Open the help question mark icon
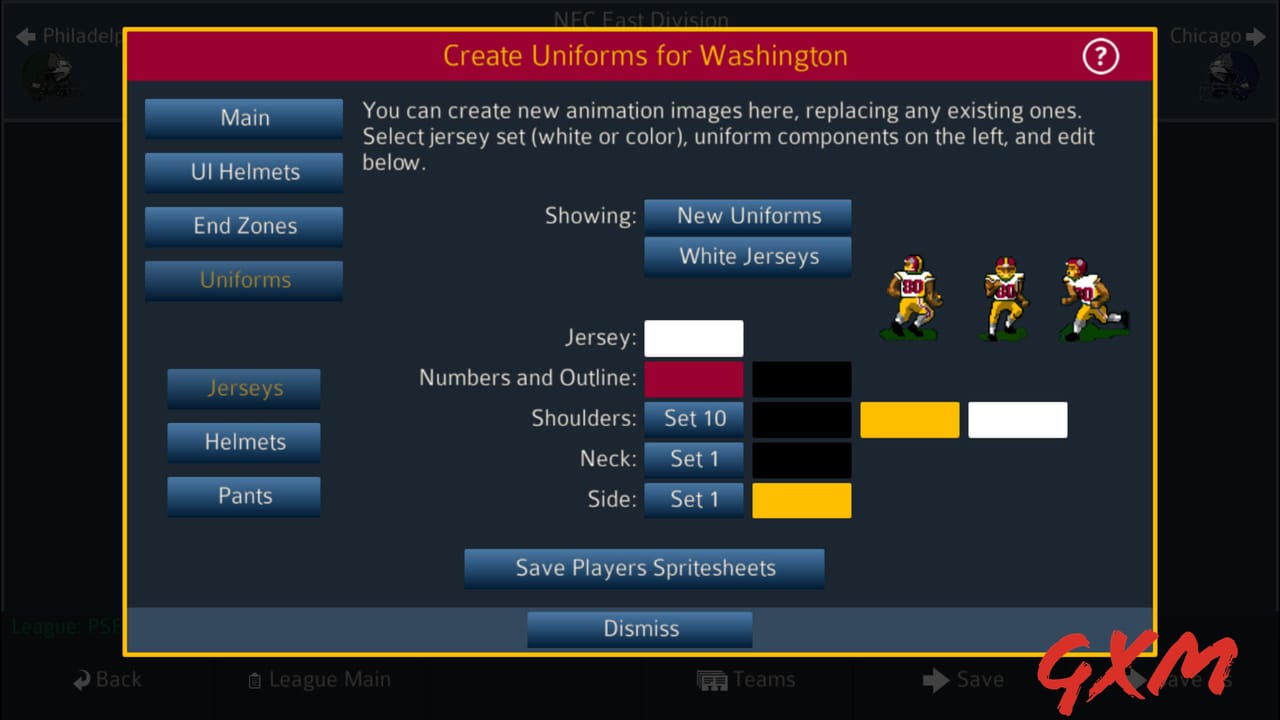 point(1100,57)
